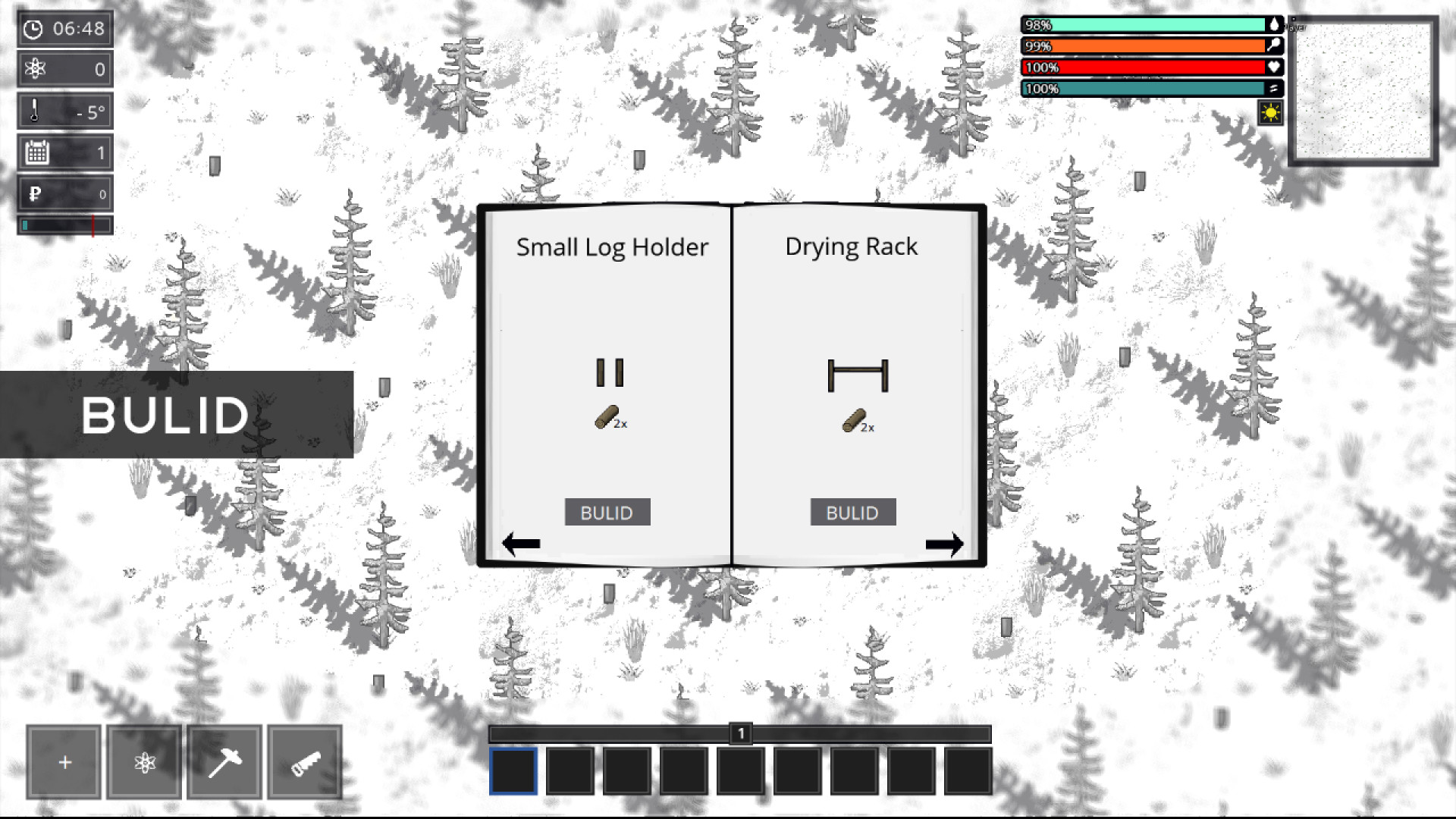Select the atom icon in the bottom toolbar
Screen dimensions: 1456x819
(x=143, y=761)
